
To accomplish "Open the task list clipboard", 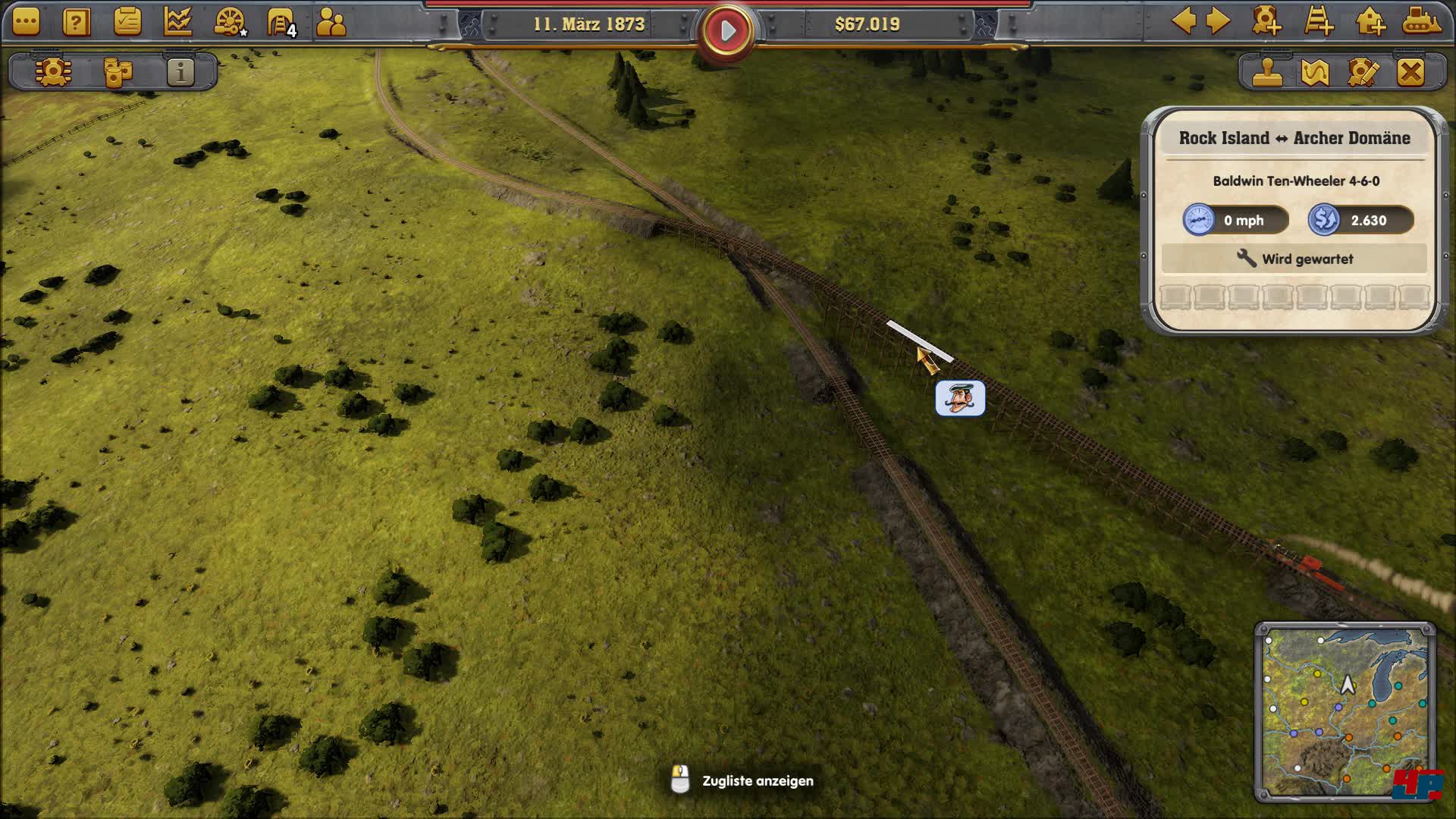I will (126, 21).
